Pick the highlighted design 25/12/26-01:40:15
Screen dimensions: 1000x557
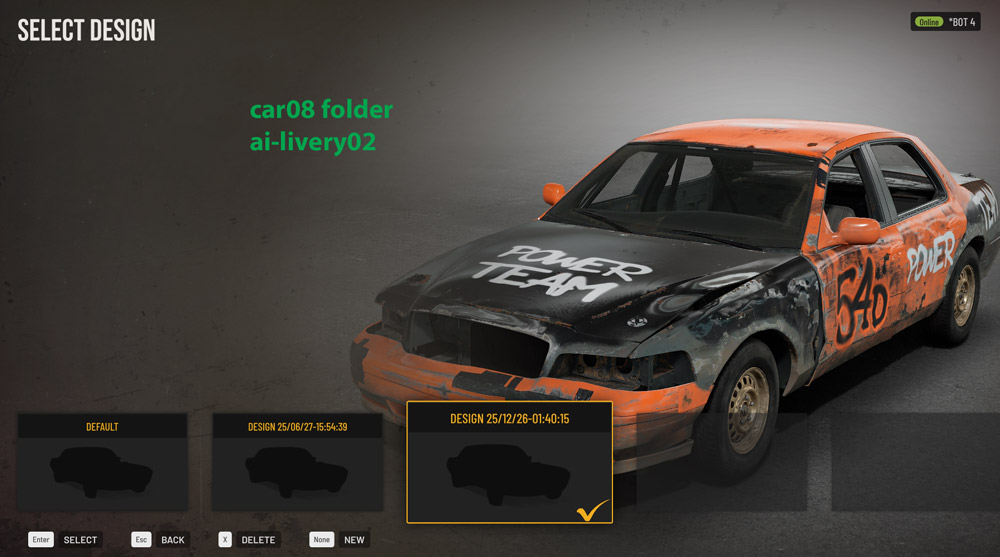509,463
